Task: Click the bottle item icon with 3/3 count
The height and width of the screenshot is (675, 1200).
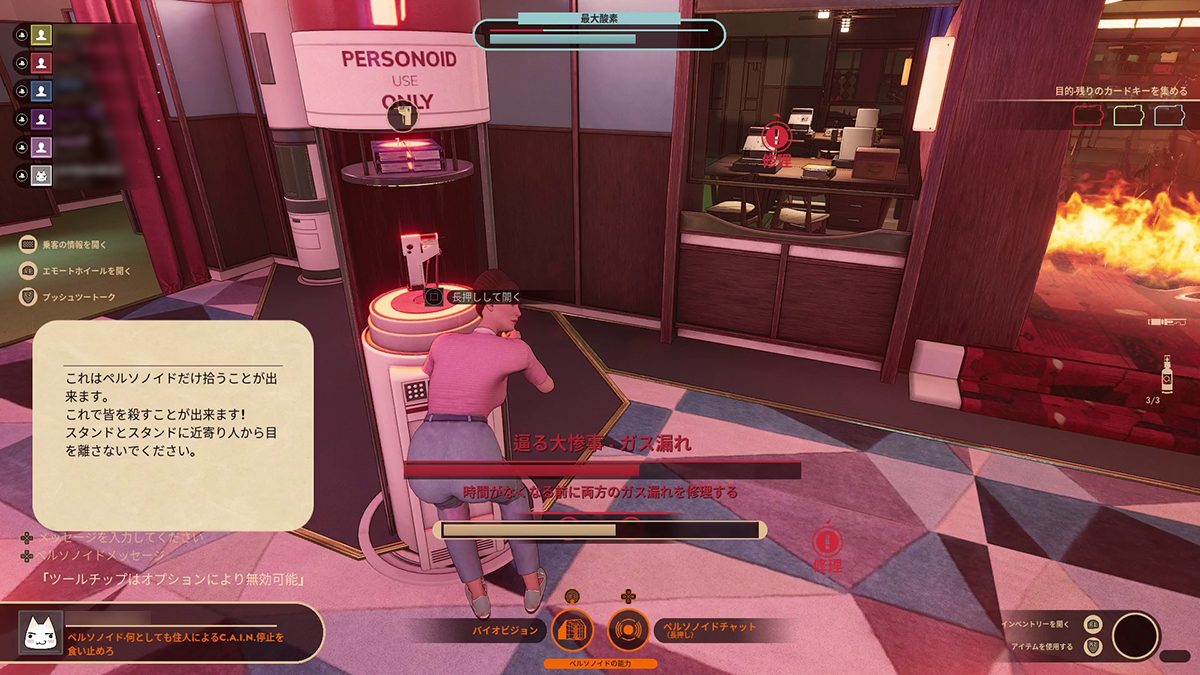Action: coord(1166,375)
